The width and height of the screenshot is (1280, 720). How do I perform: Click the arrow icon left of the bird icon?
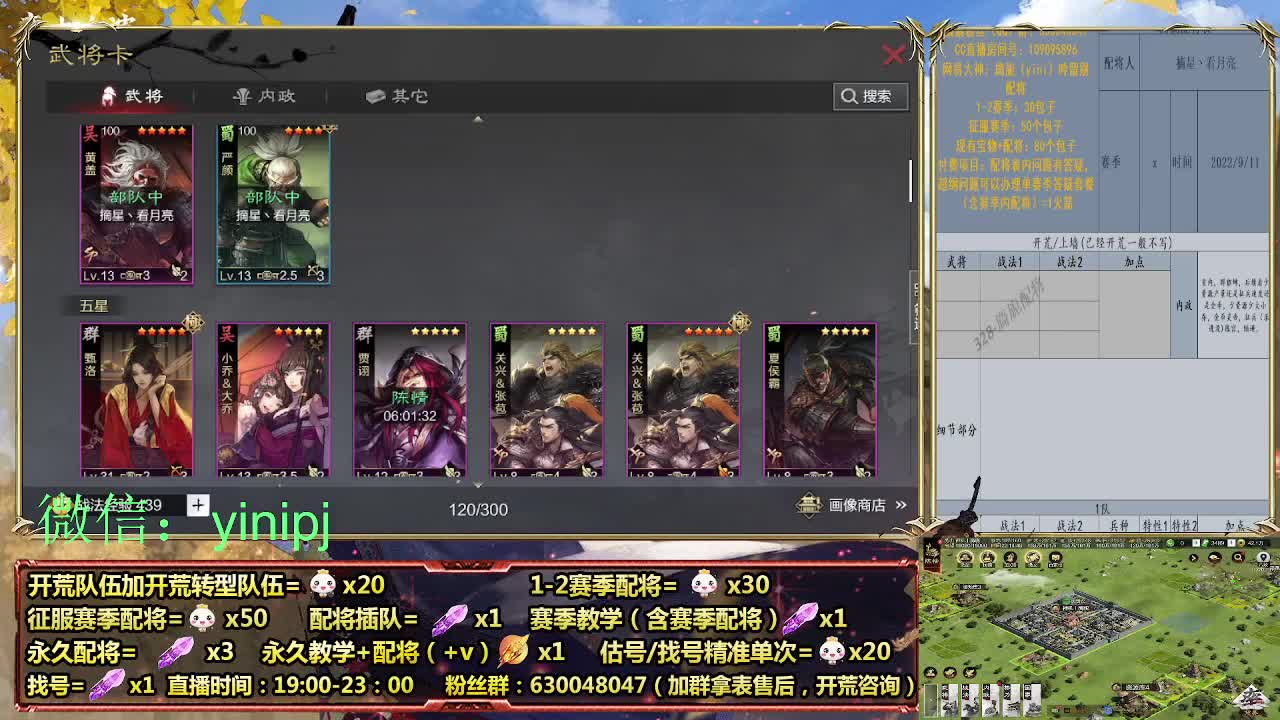pos(1192,558)
